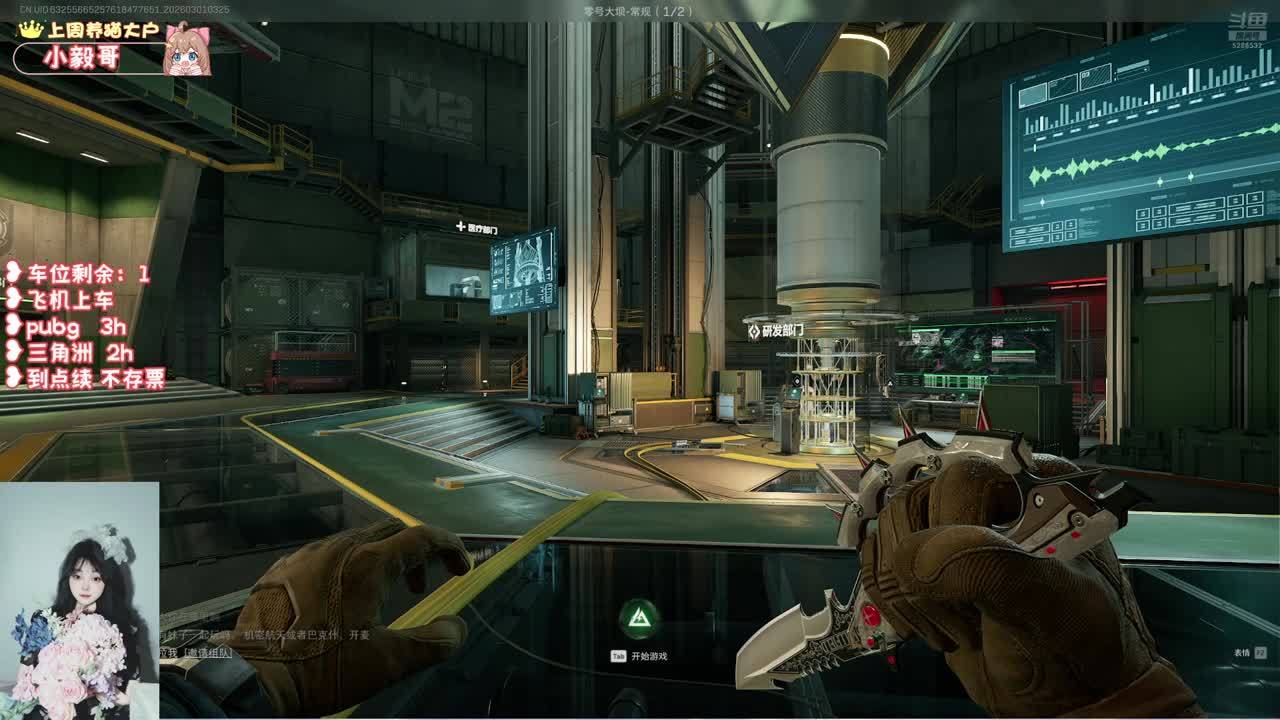Click the green triangle start game icon

point(638,620)
